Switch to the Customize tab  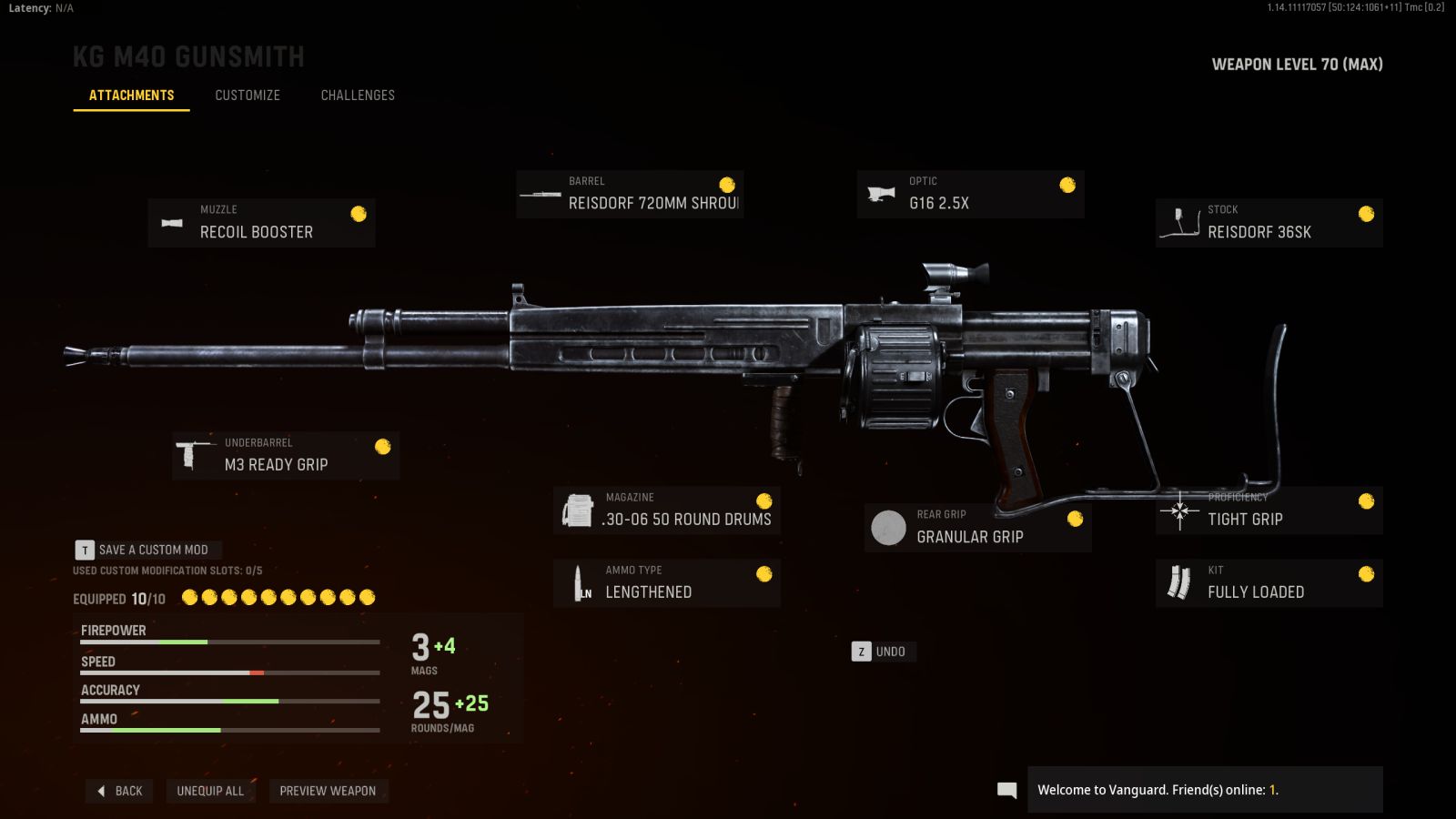click(248, 95)
